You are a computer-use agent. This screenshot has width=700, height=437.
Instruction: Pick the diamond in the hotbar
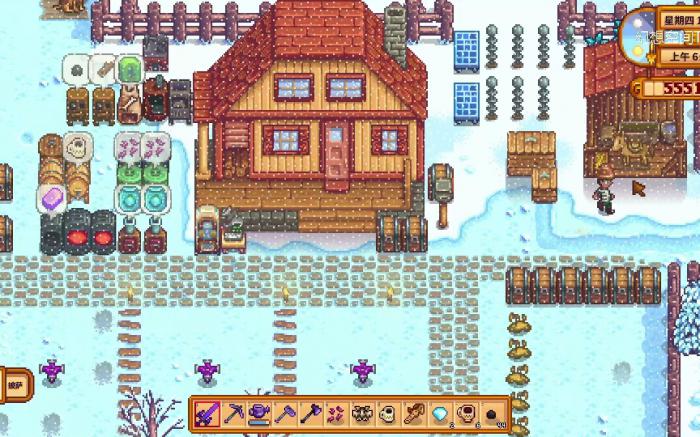coord(439,414)
